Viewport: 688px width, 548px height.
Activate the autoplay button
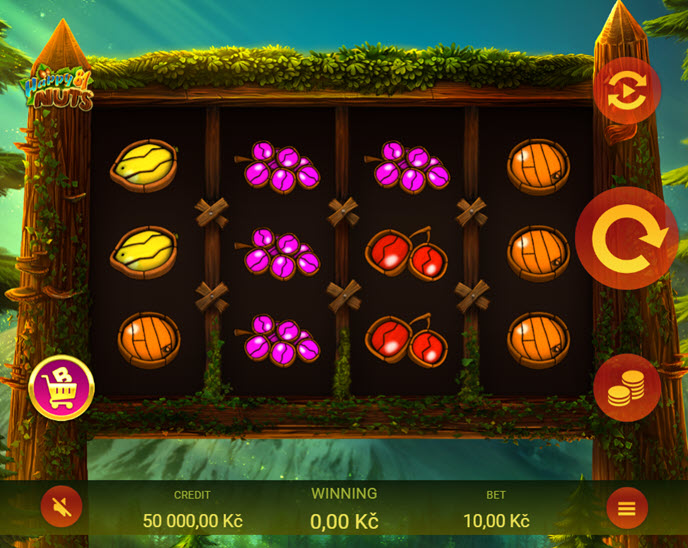[x=627, y=91]
